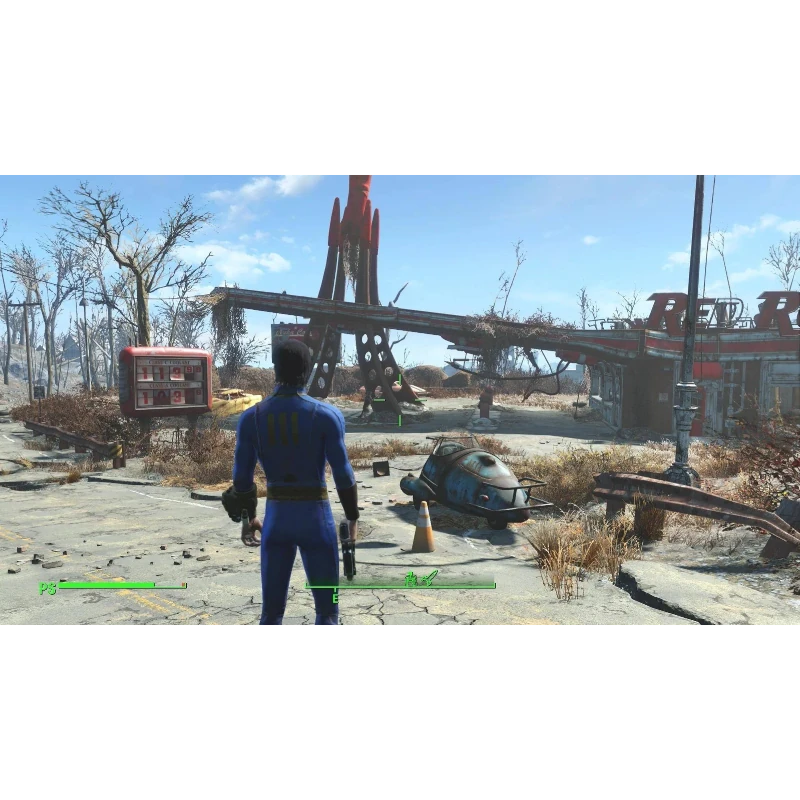Select the quest marker icons on the compass

421,578
